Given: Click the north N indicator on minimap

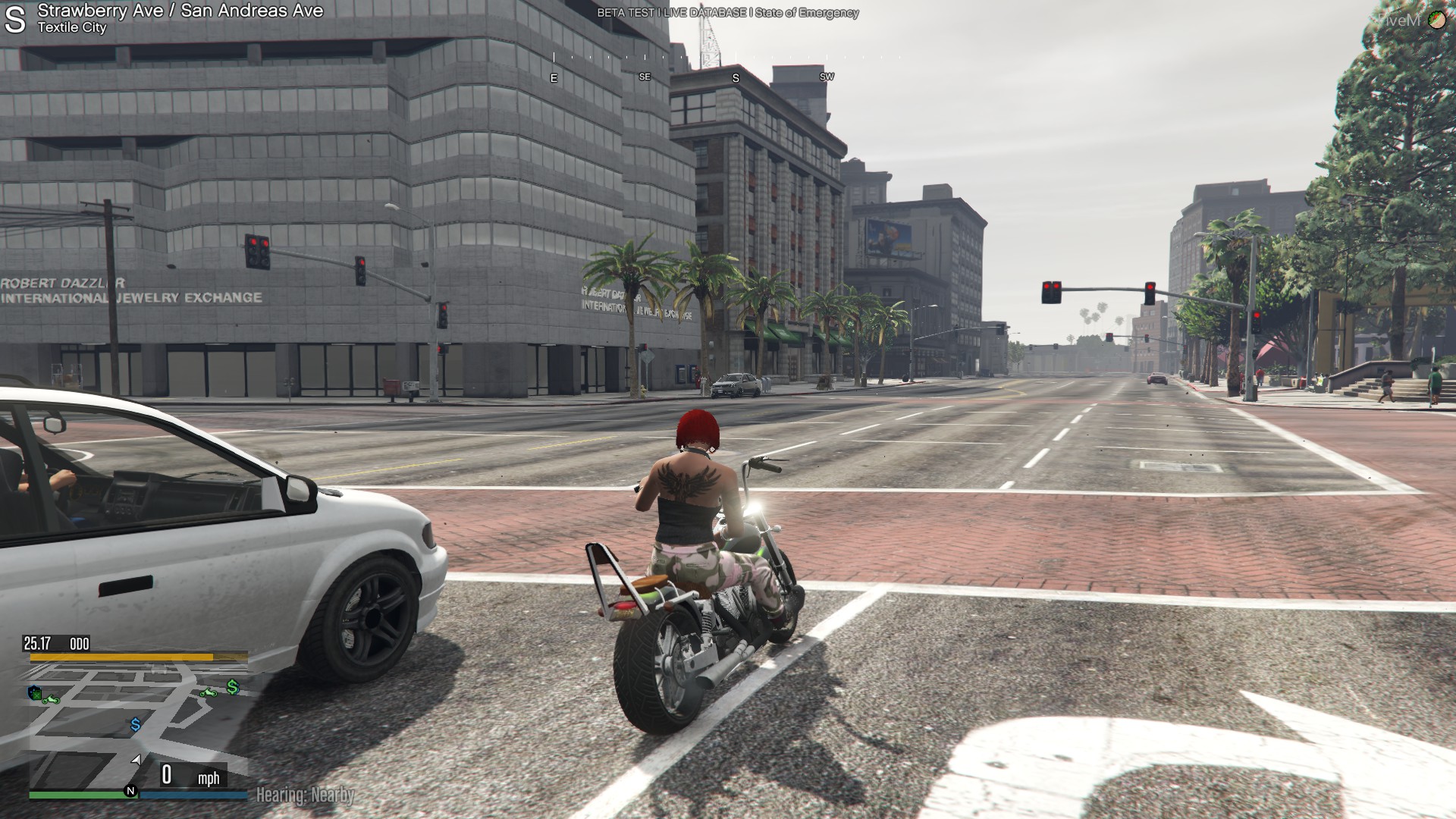Looking at the screenshot, I should click(x=130, y=791).
